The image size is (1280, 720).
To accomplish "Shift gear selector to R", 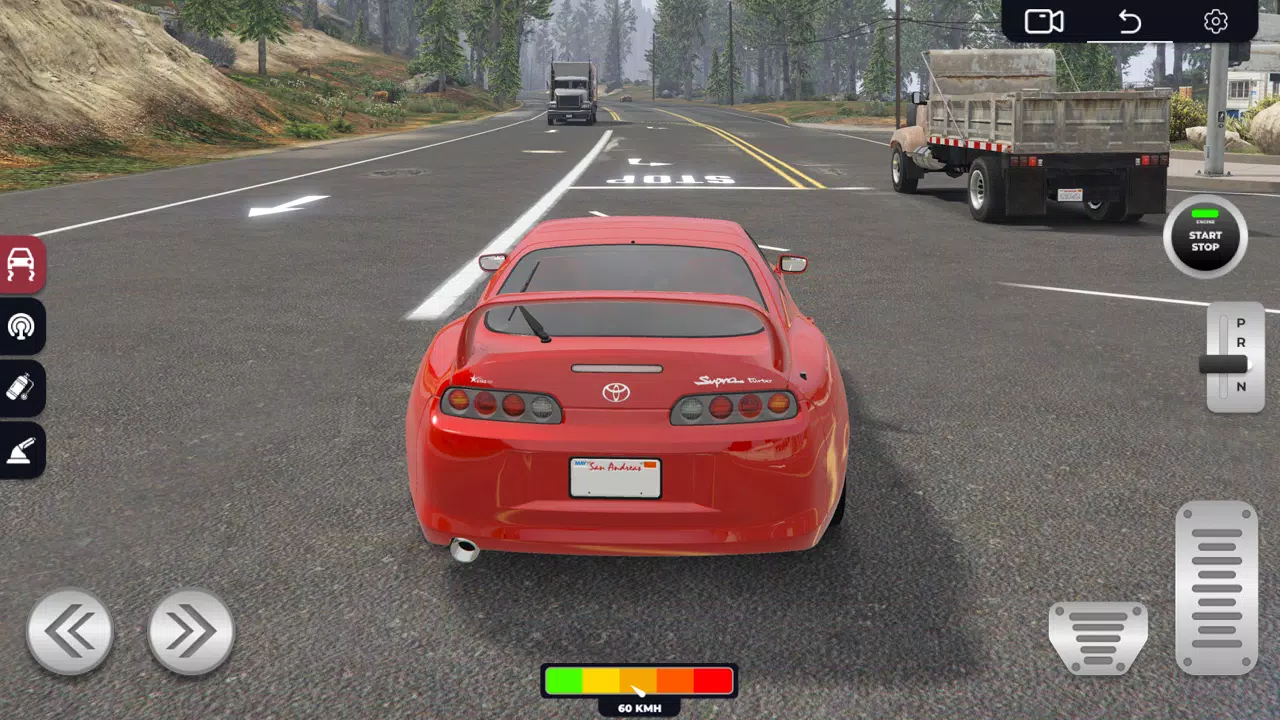I will coord(1241,345).
